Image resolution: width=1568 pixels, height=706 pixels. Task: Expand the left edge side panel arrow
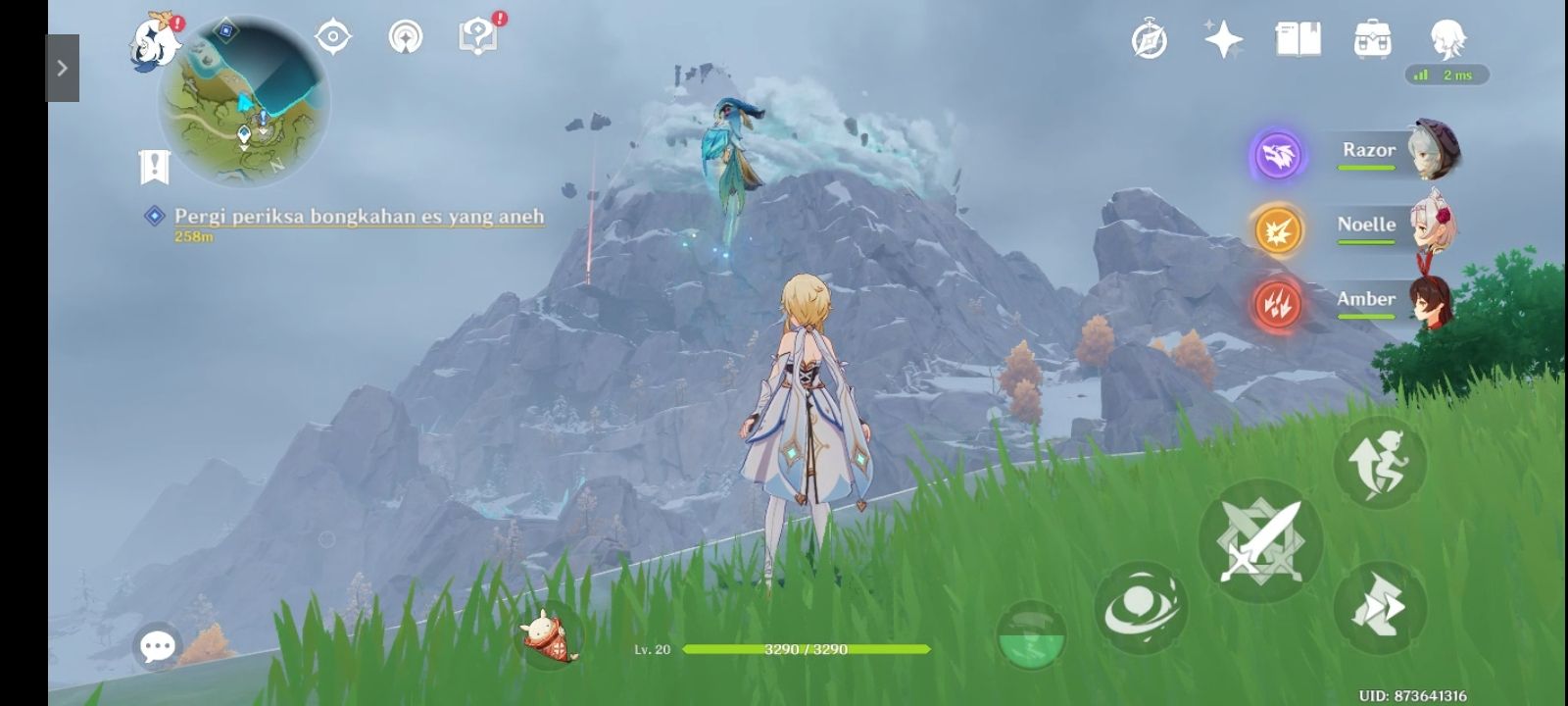point(63,67)
